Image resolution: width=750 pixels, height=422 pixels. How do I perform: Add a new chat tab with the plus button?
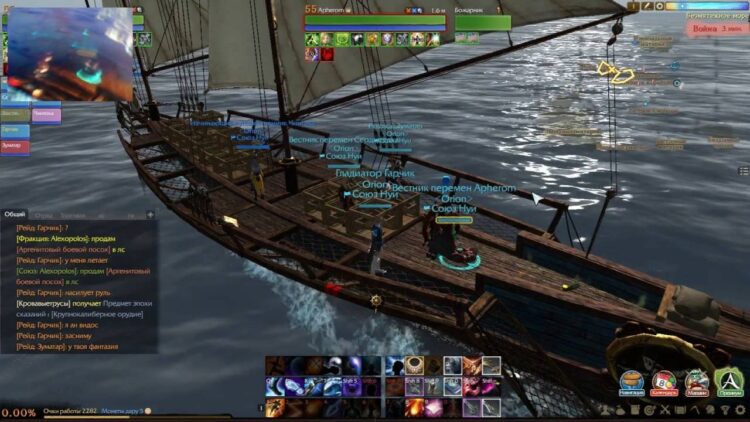click(x=150, y=214)
